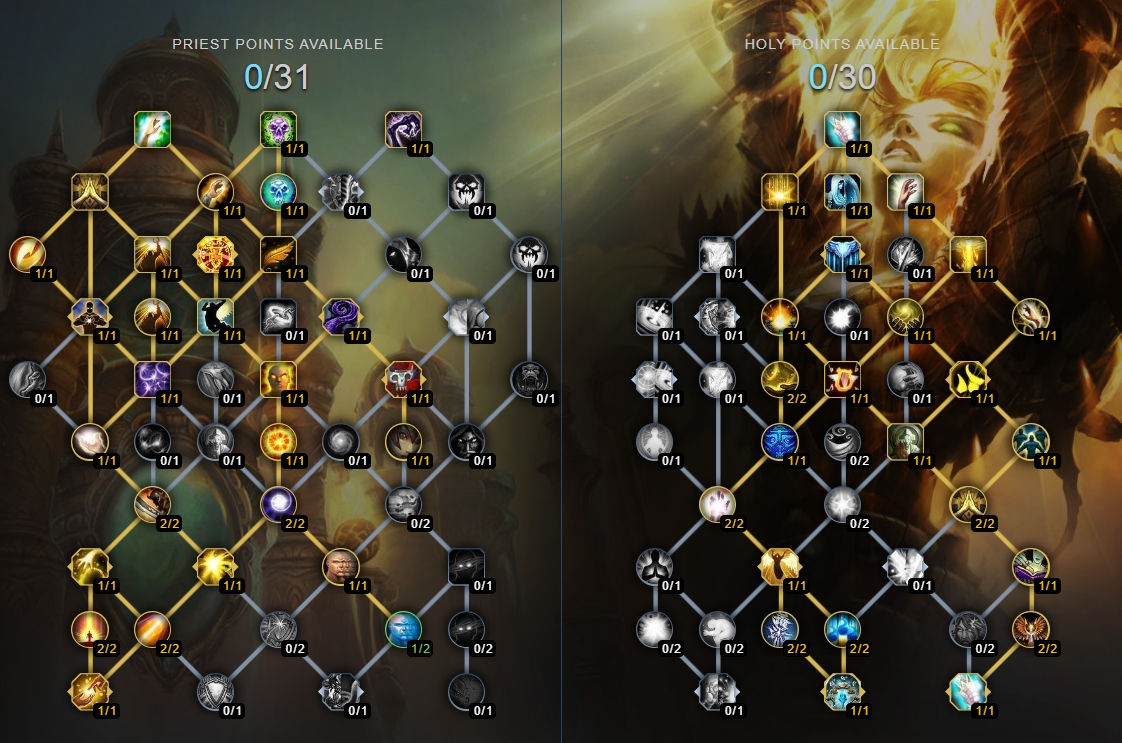Select the green healing hand talent

153,128
